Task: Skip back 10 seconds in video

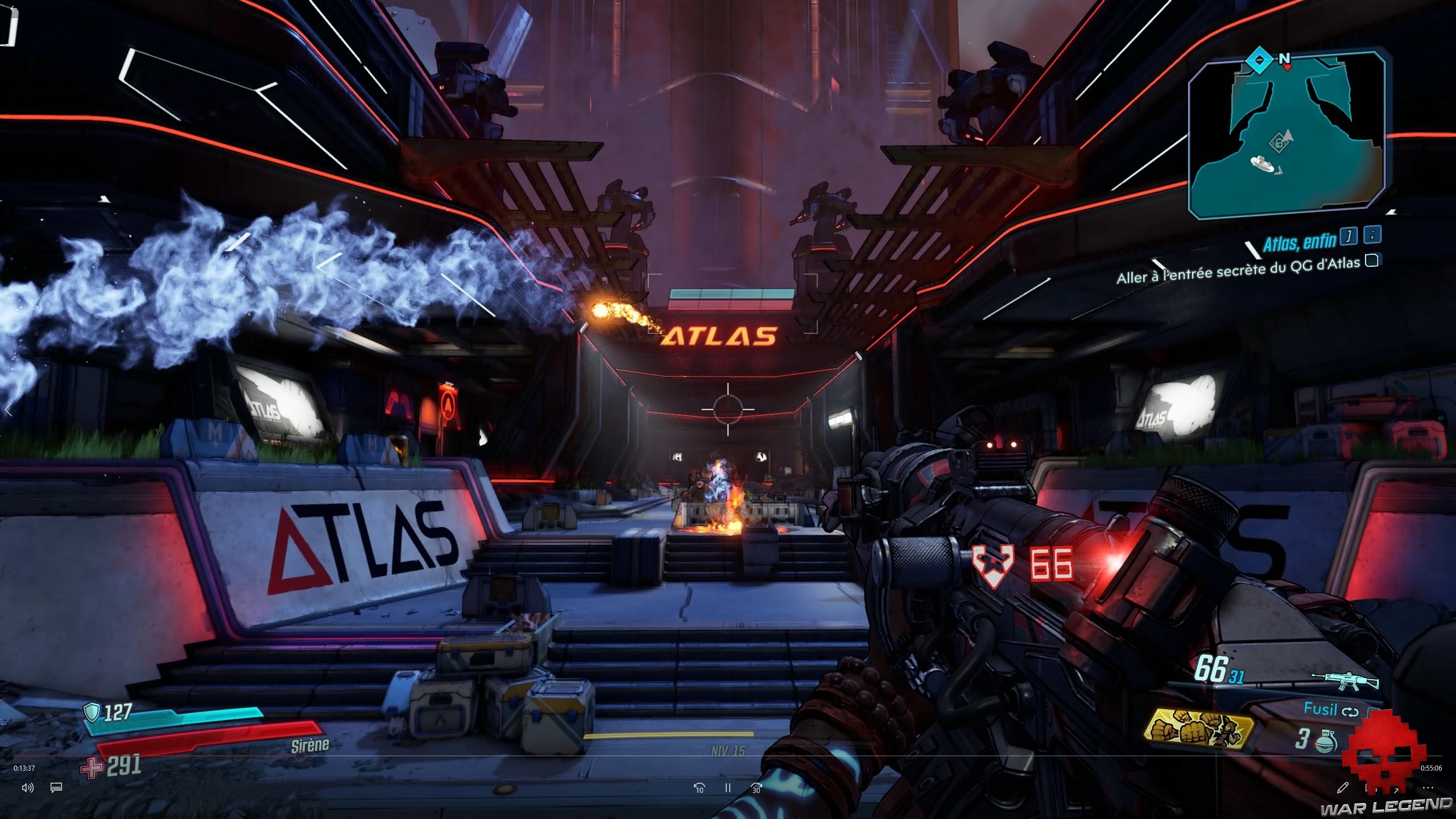Action: pos(699,788)
